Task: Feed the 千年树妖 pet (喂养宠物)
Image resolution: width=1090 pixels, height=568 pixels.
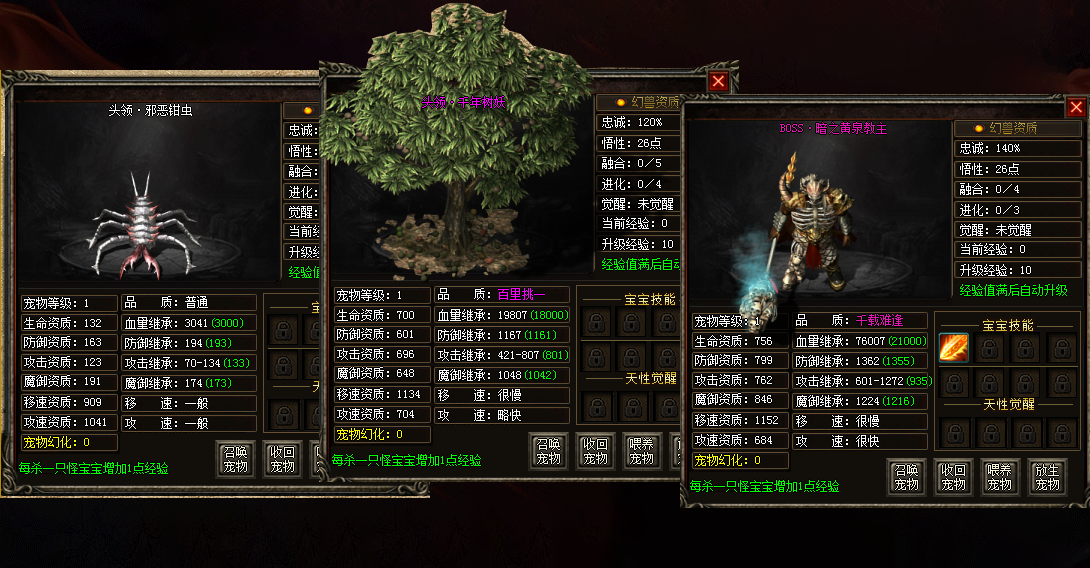Action: (643, 452)
